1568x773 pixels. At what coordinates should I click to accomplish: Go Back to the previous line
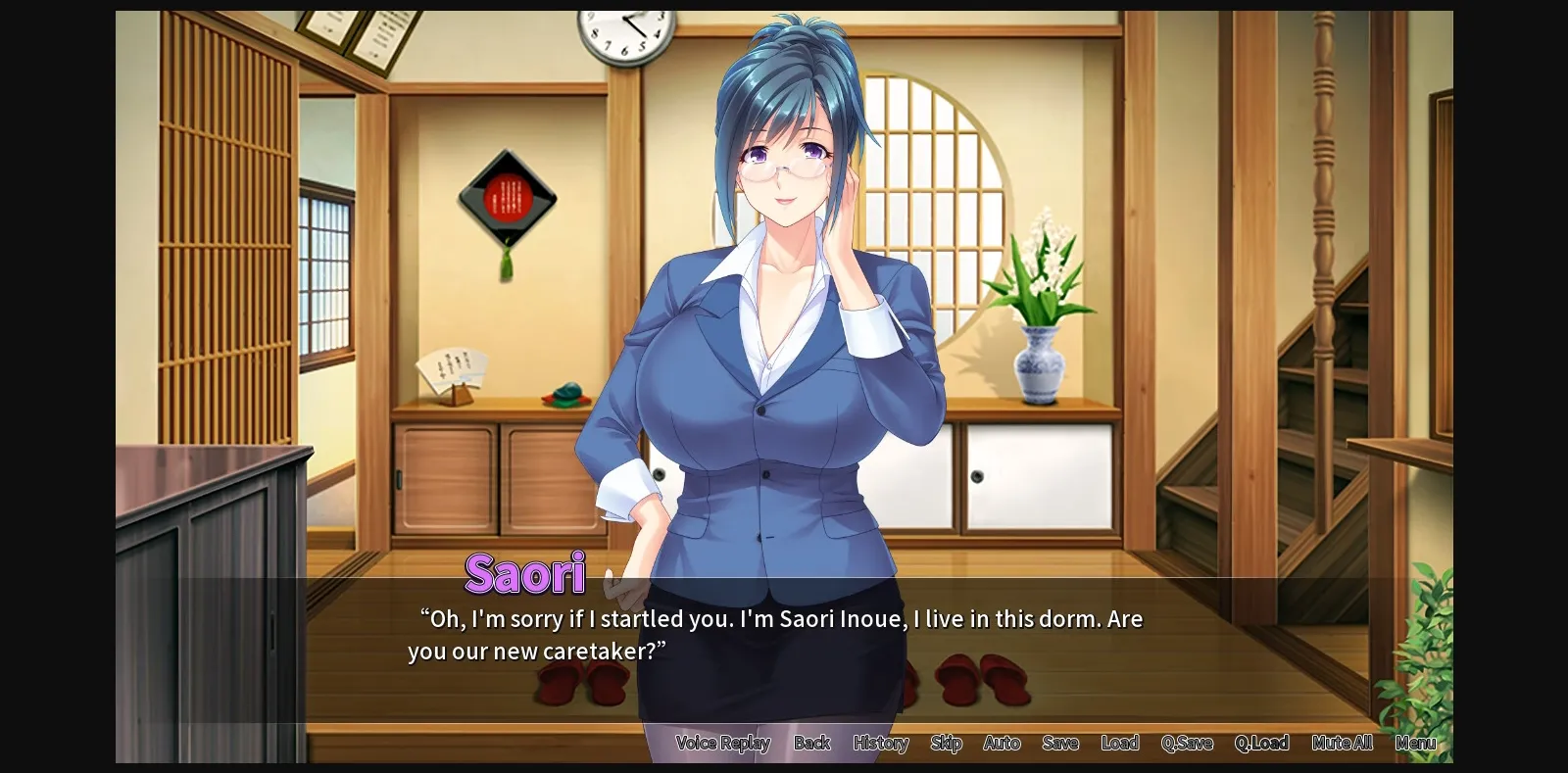(x=812, y=743)
